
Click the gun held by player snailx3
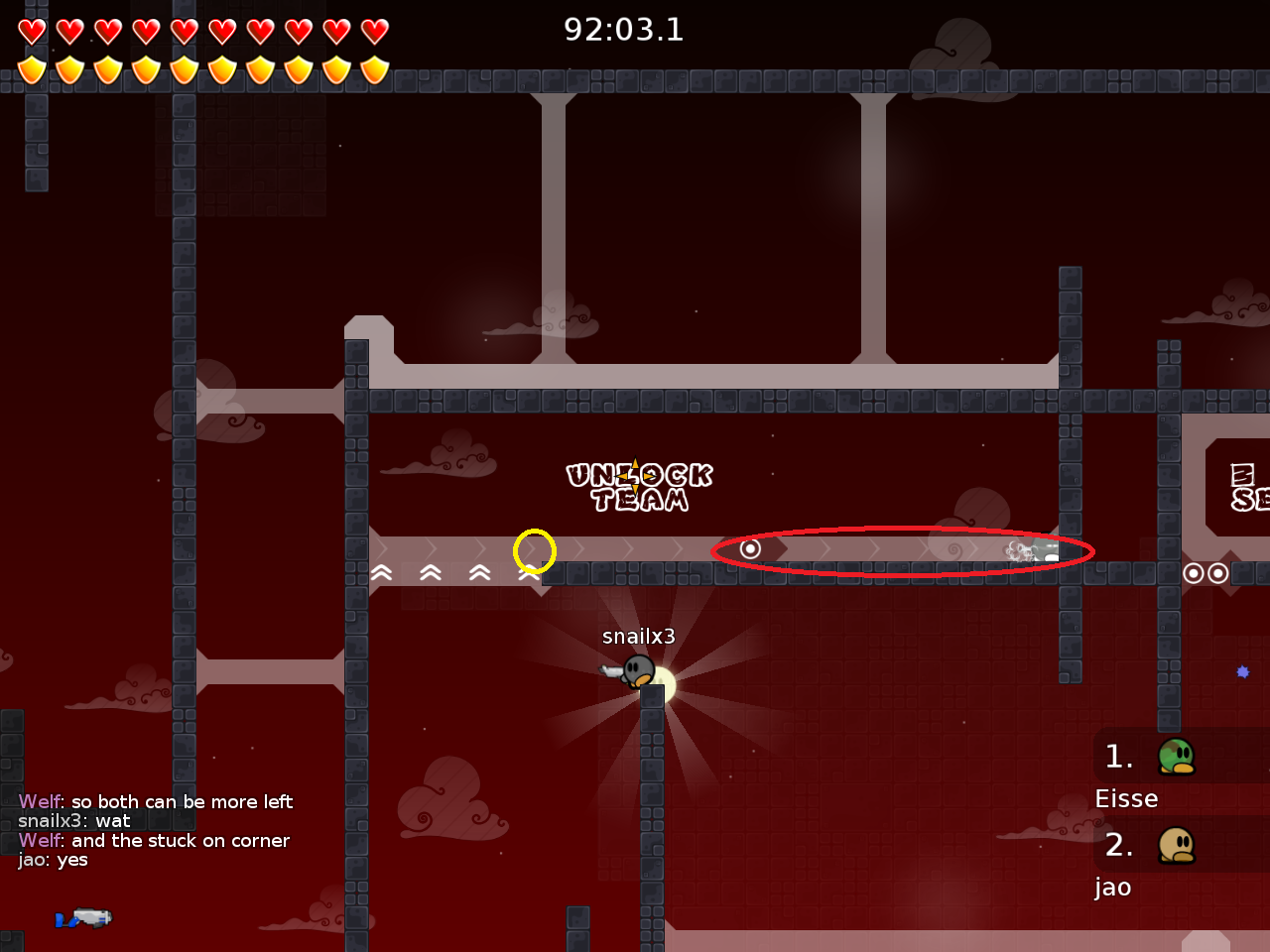point(611,671)
